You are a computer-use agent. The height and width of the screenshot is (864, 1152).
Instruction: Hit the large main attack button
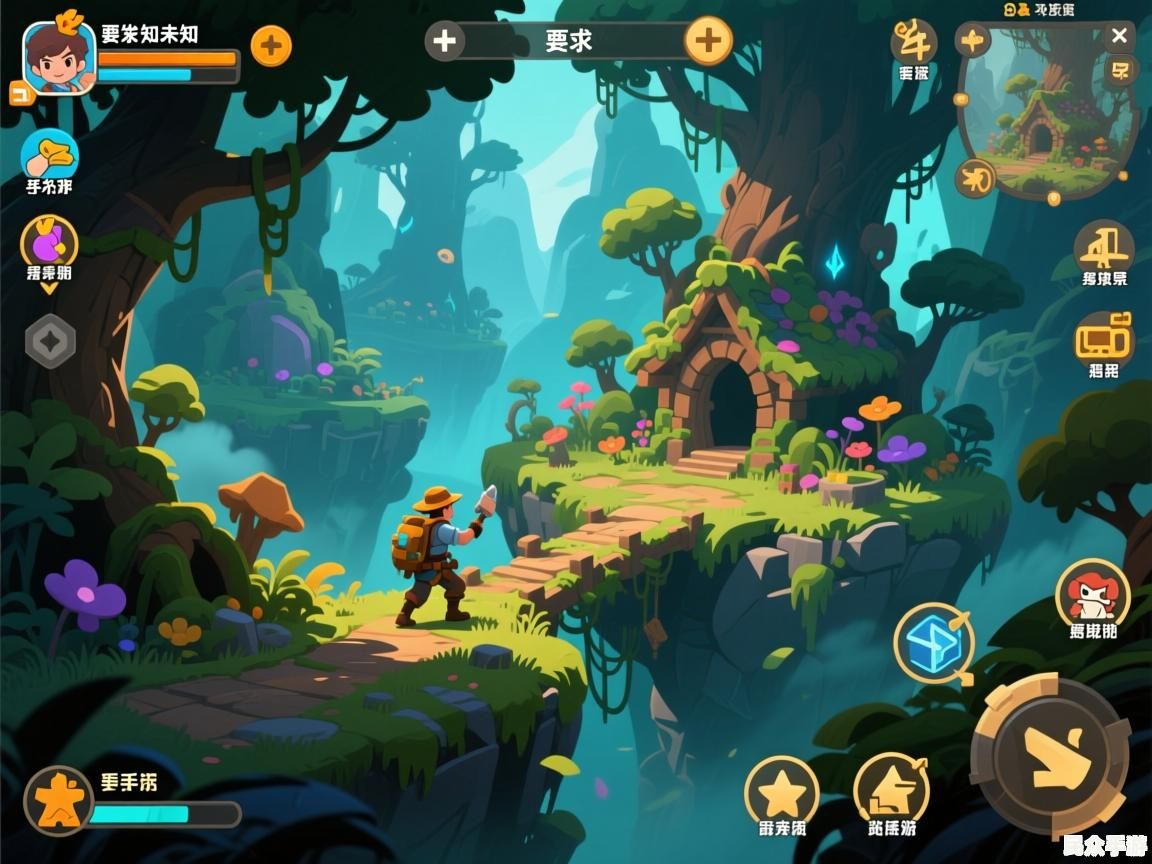(1050, 755)
